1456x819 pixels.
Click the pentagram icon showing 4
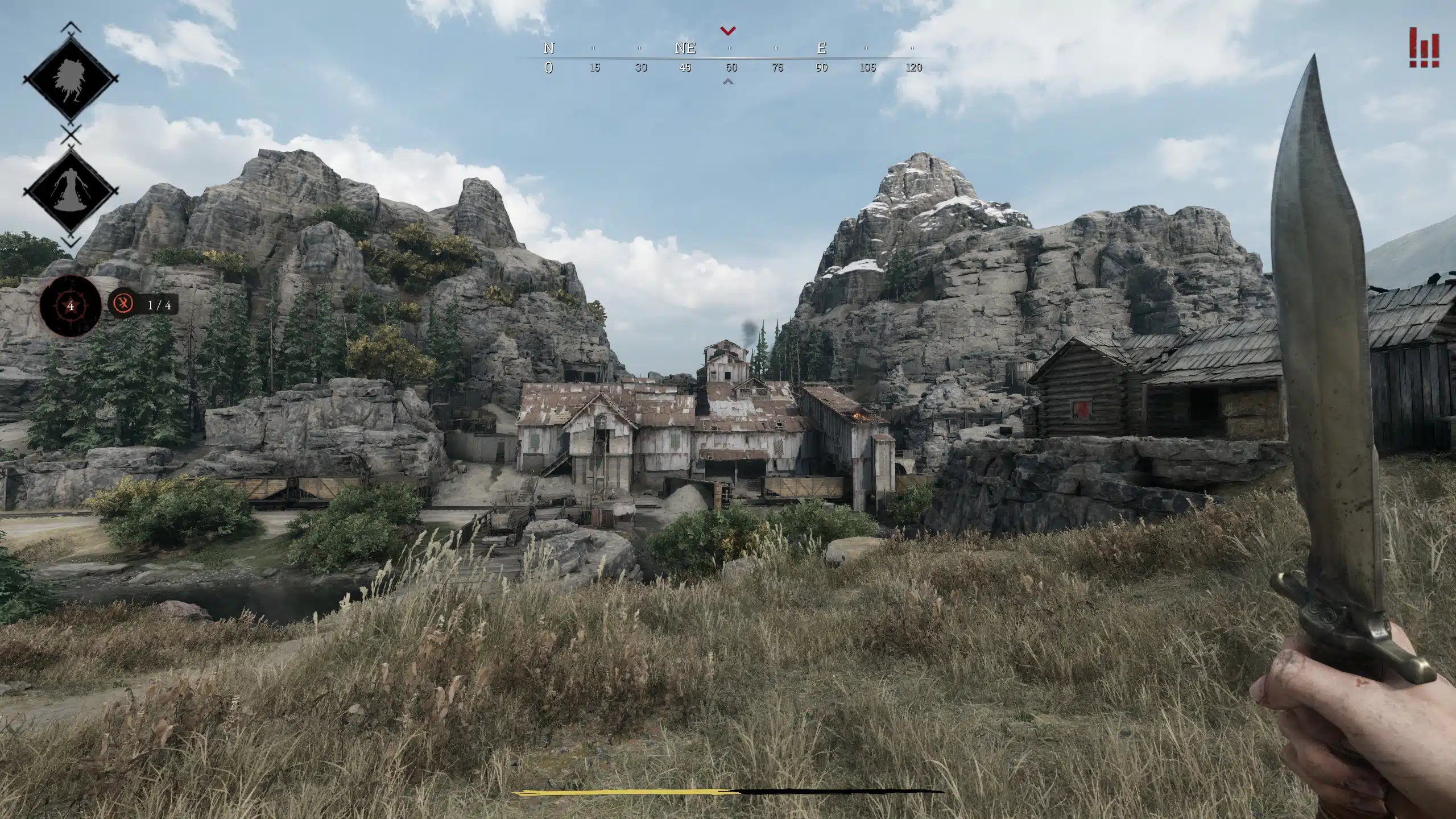[x=71, y=306]
